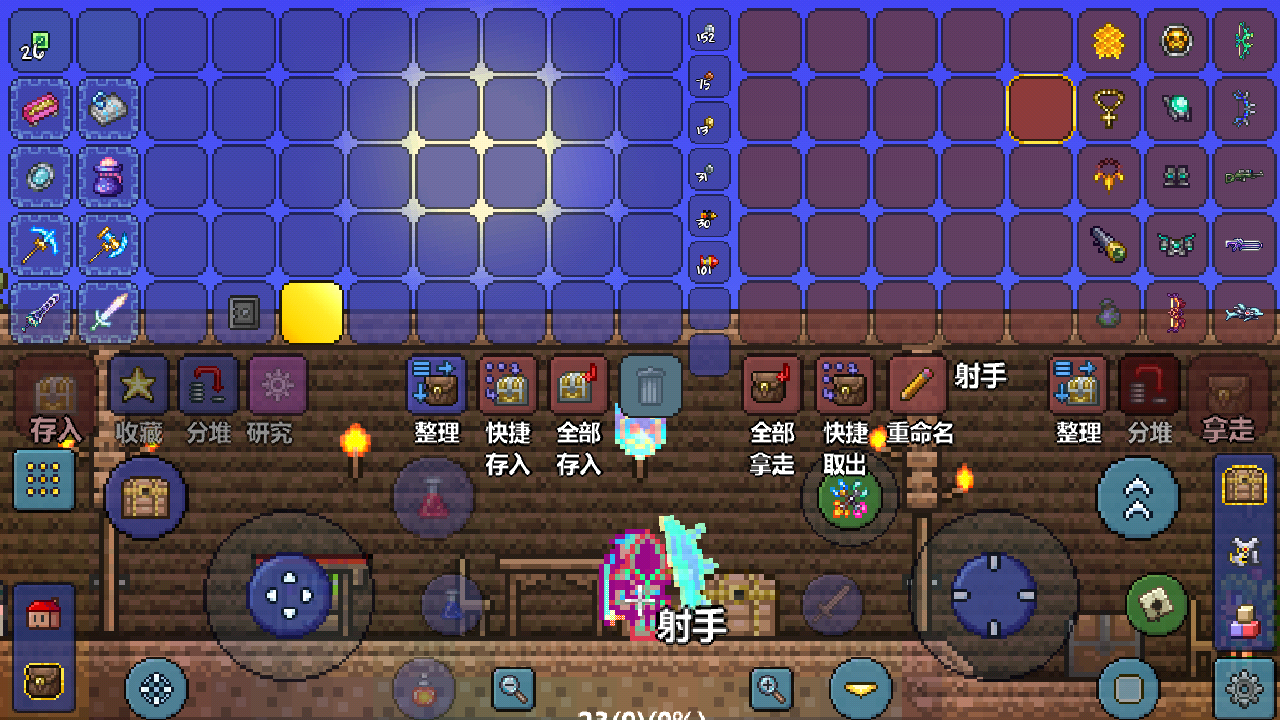Use 快捷存入 quick stack button
1280x720 pixels.
(x=508, y=386)
